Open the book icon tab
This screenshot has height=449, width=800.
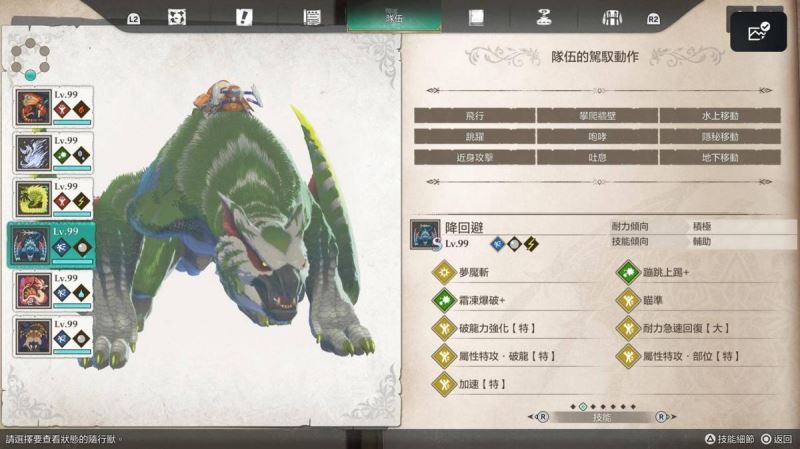[x=477, y=17]
